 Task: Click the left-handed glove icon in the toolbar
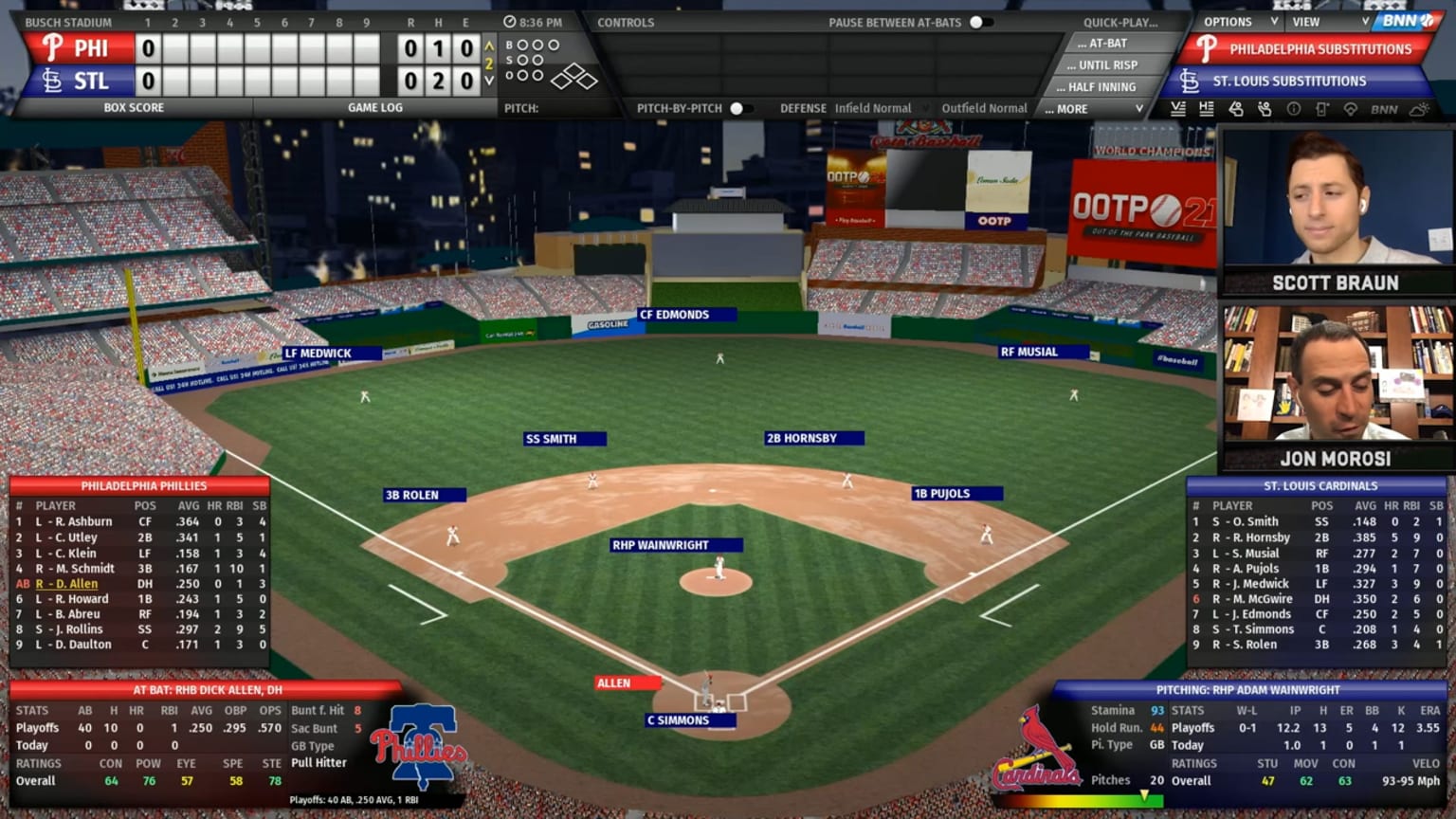point(1235,110)
